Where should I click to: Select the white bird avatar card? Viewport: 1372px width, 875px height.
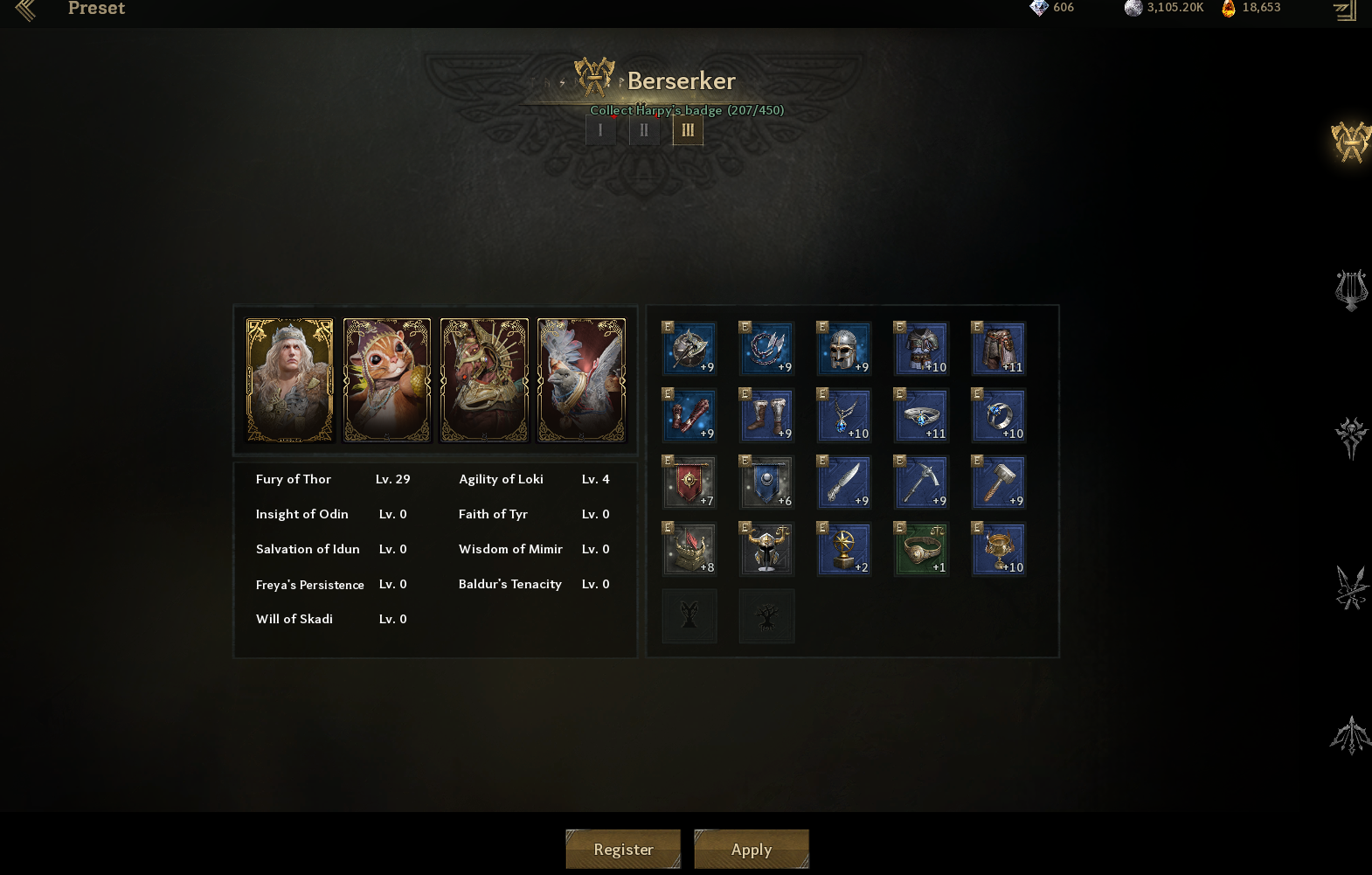[x=581, y=380]
